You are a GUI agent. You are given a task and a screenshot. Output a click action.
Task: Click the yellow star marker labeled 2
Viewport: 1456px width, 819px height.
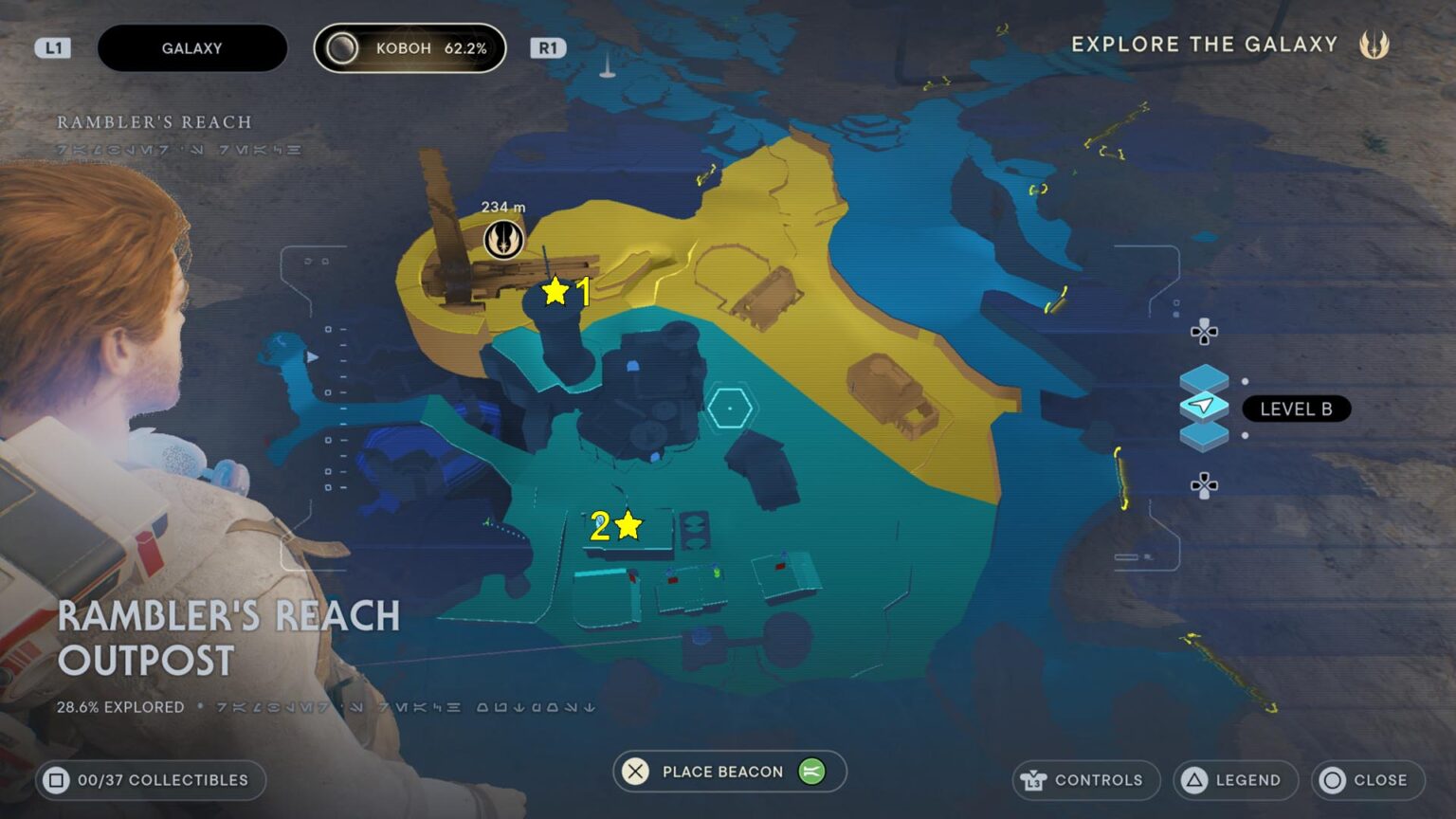tap(628, 524)
